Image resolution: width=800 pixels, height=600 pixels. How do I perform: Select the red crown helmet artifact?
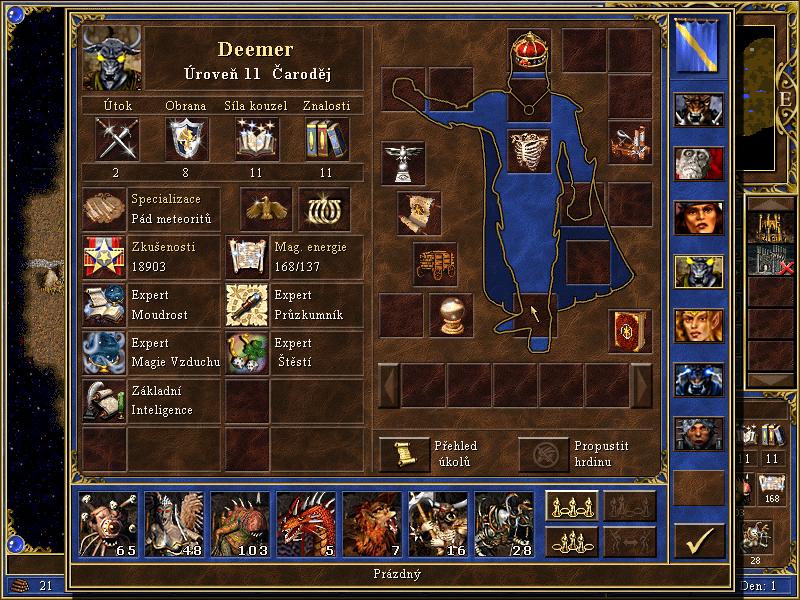[530, 48]
